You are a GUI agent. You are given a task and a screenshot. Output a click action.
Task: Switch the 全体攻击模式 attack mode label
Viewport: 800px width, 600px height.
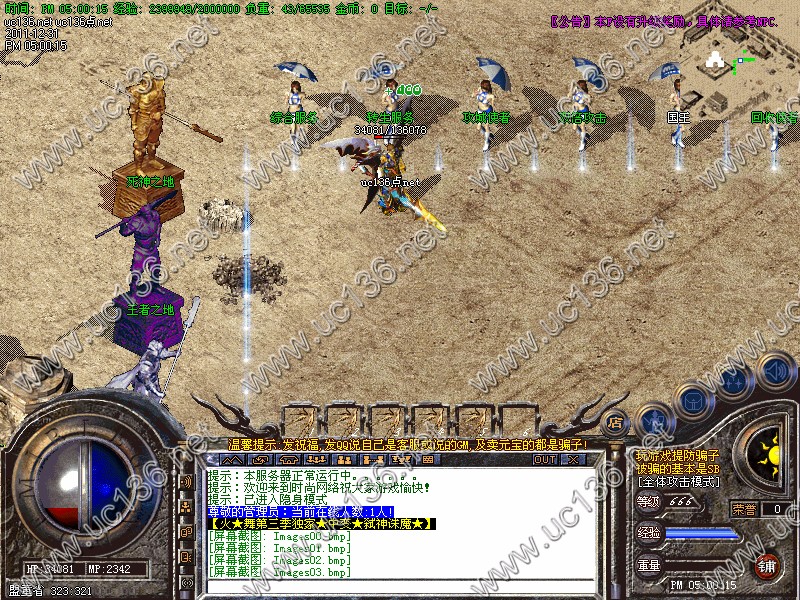pos(677,482)
